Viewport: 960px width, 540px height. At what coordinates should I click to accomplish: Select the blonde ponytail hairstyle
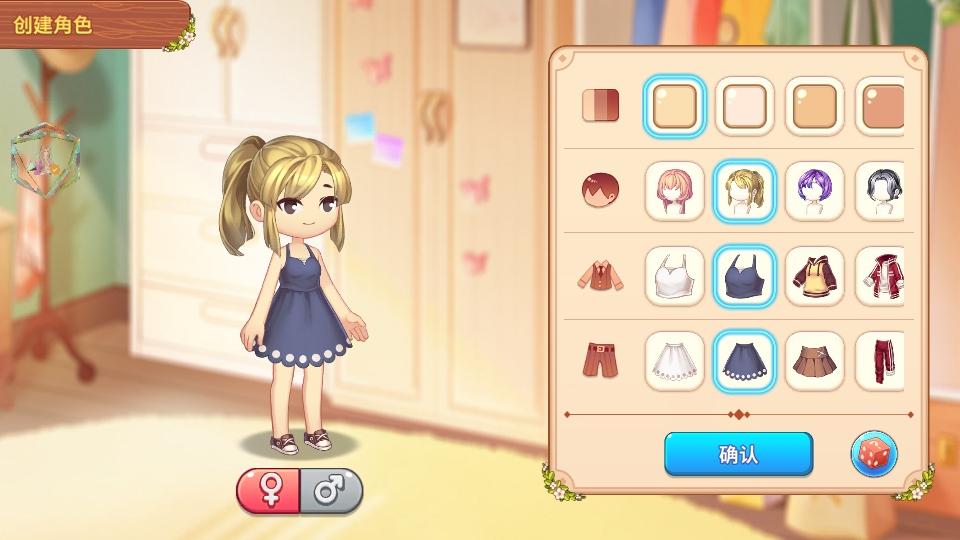[744, 191]
